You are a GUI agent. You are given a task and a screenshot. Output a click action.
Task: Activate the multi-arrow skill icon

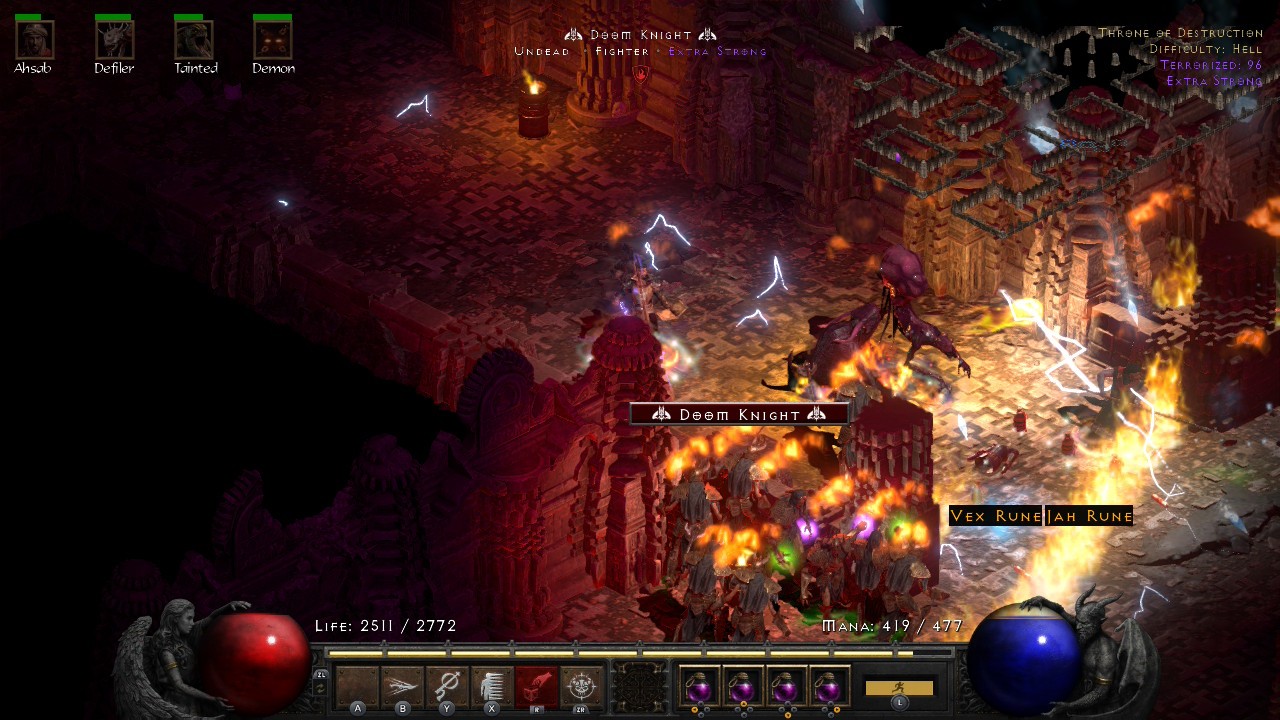click(402, 686)
